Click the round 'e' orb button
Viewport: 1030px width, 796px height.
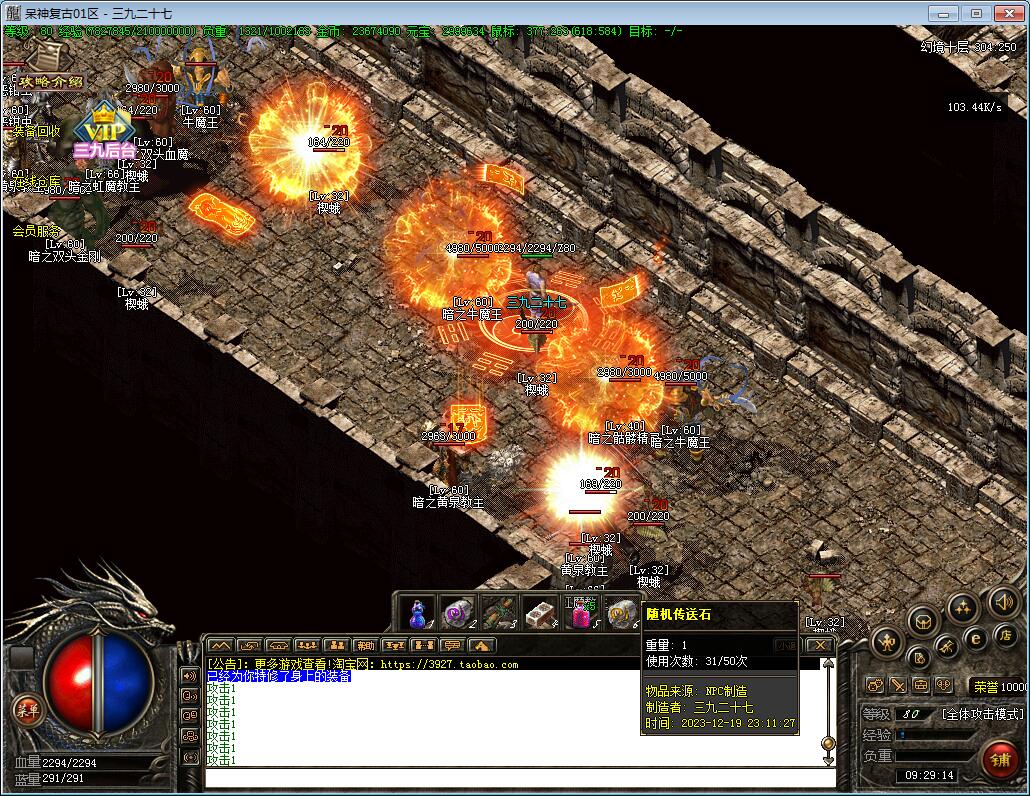point(976,638)
